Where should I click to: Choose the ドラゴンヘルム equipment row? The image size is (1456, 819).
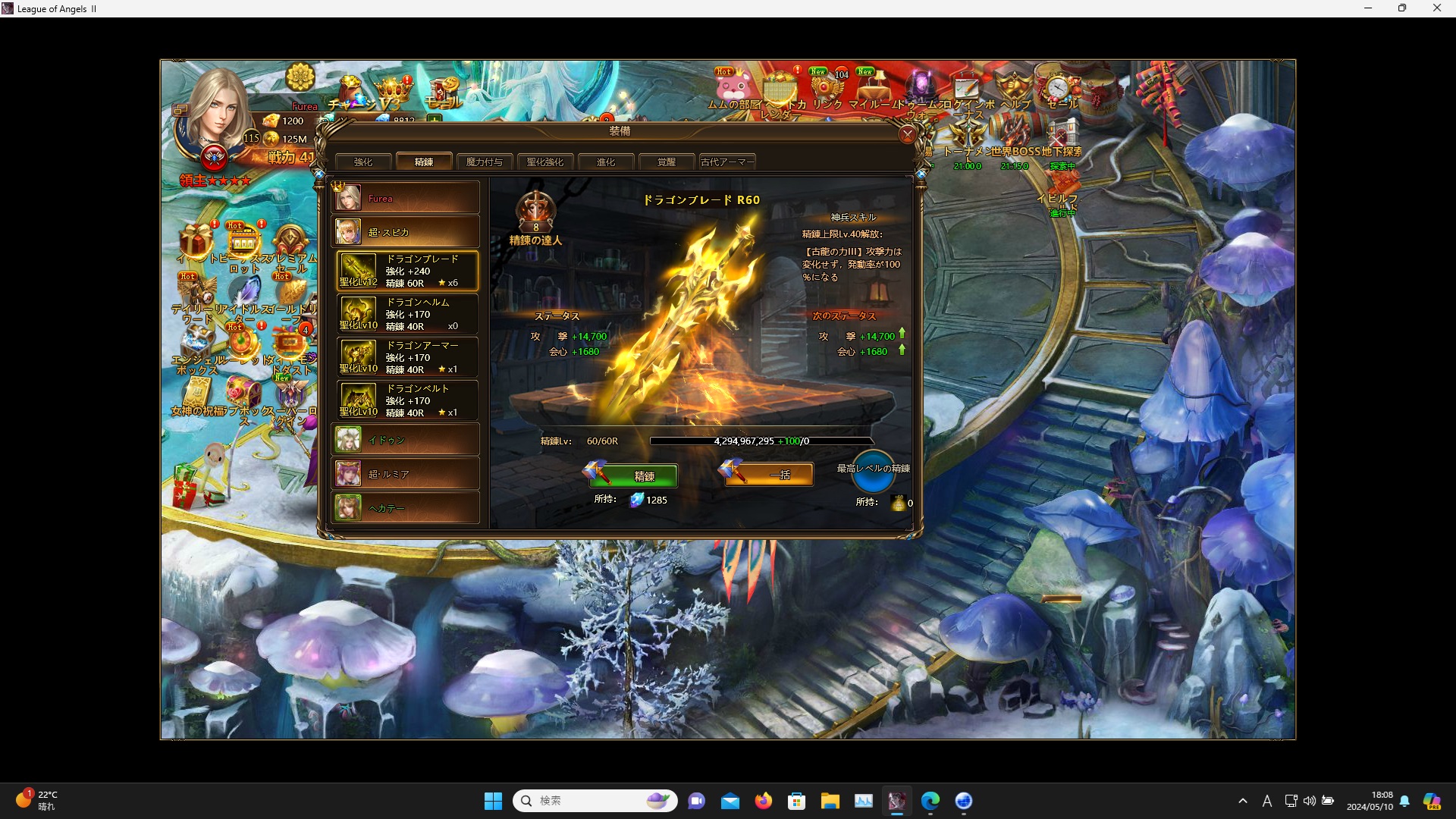(408, 314)
